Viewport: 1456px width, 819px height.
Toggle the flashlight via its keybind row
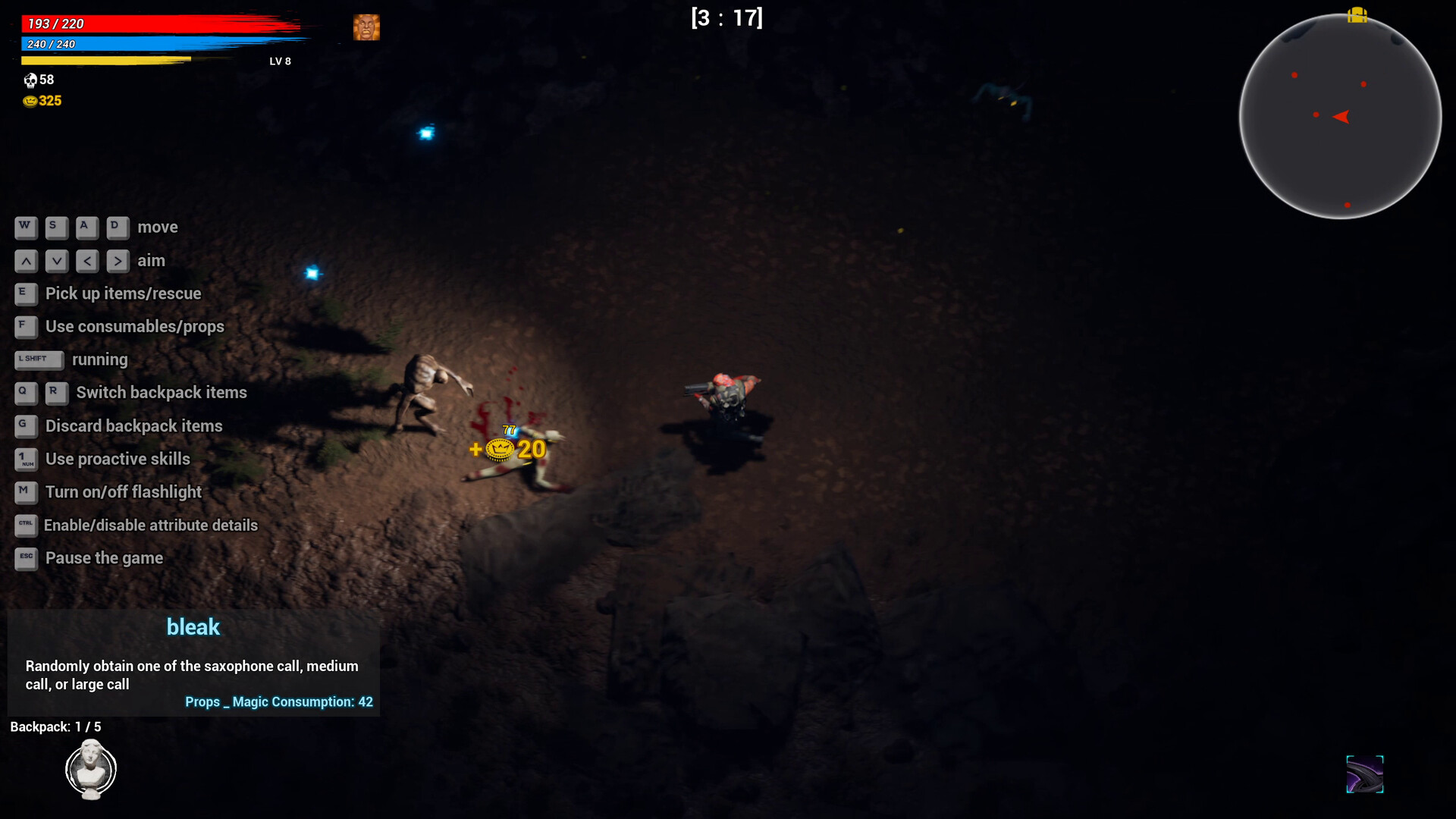point(124,492)
